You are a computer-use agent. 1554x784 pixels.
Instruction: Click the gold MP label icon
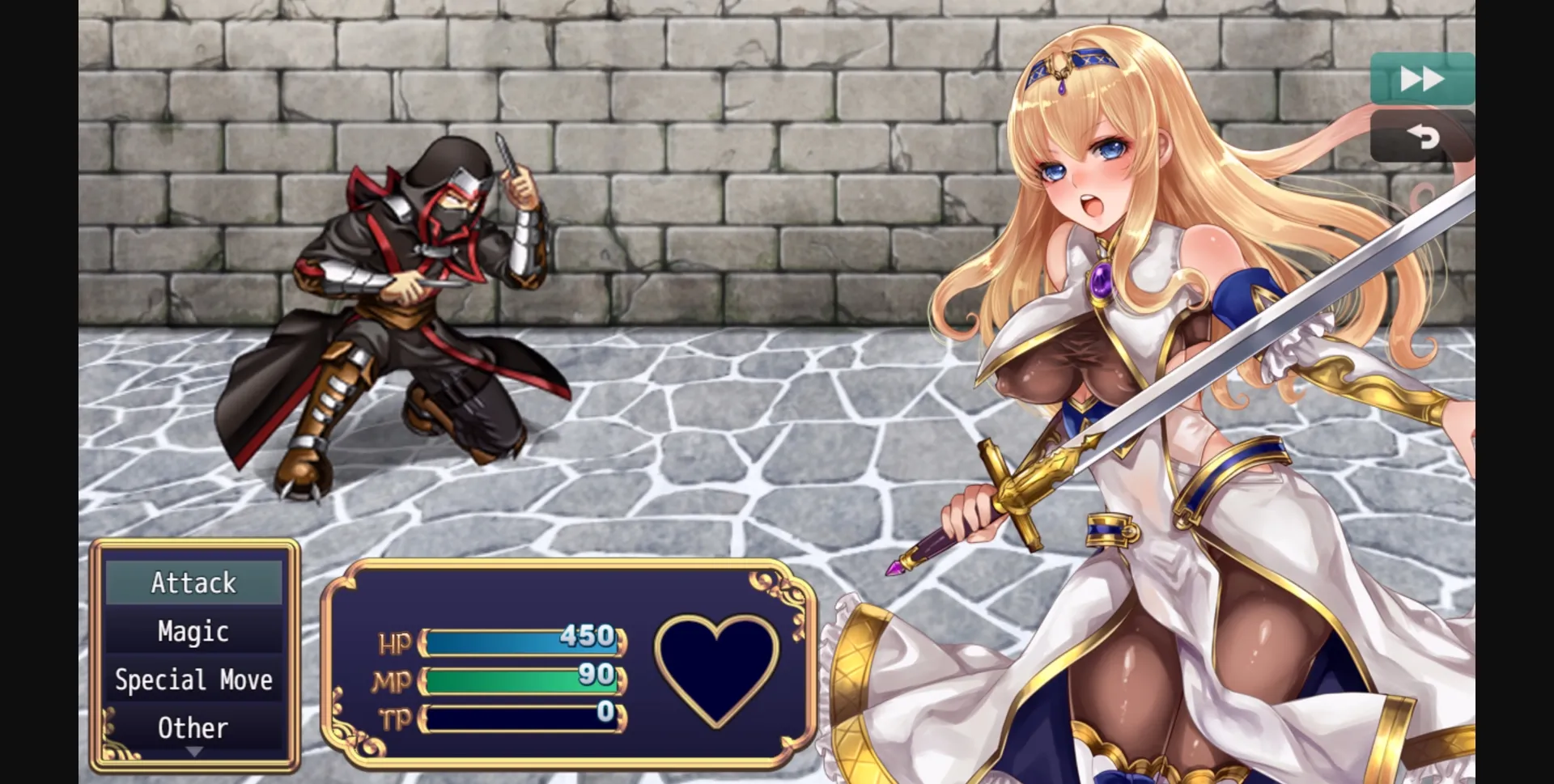tap(394, 680)
